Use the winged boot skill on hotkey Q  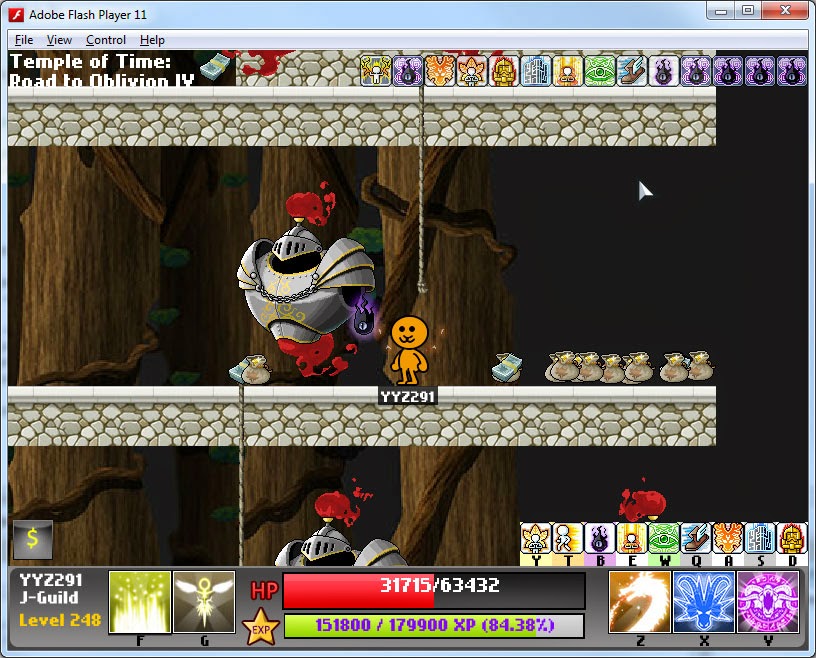point(696,538)
